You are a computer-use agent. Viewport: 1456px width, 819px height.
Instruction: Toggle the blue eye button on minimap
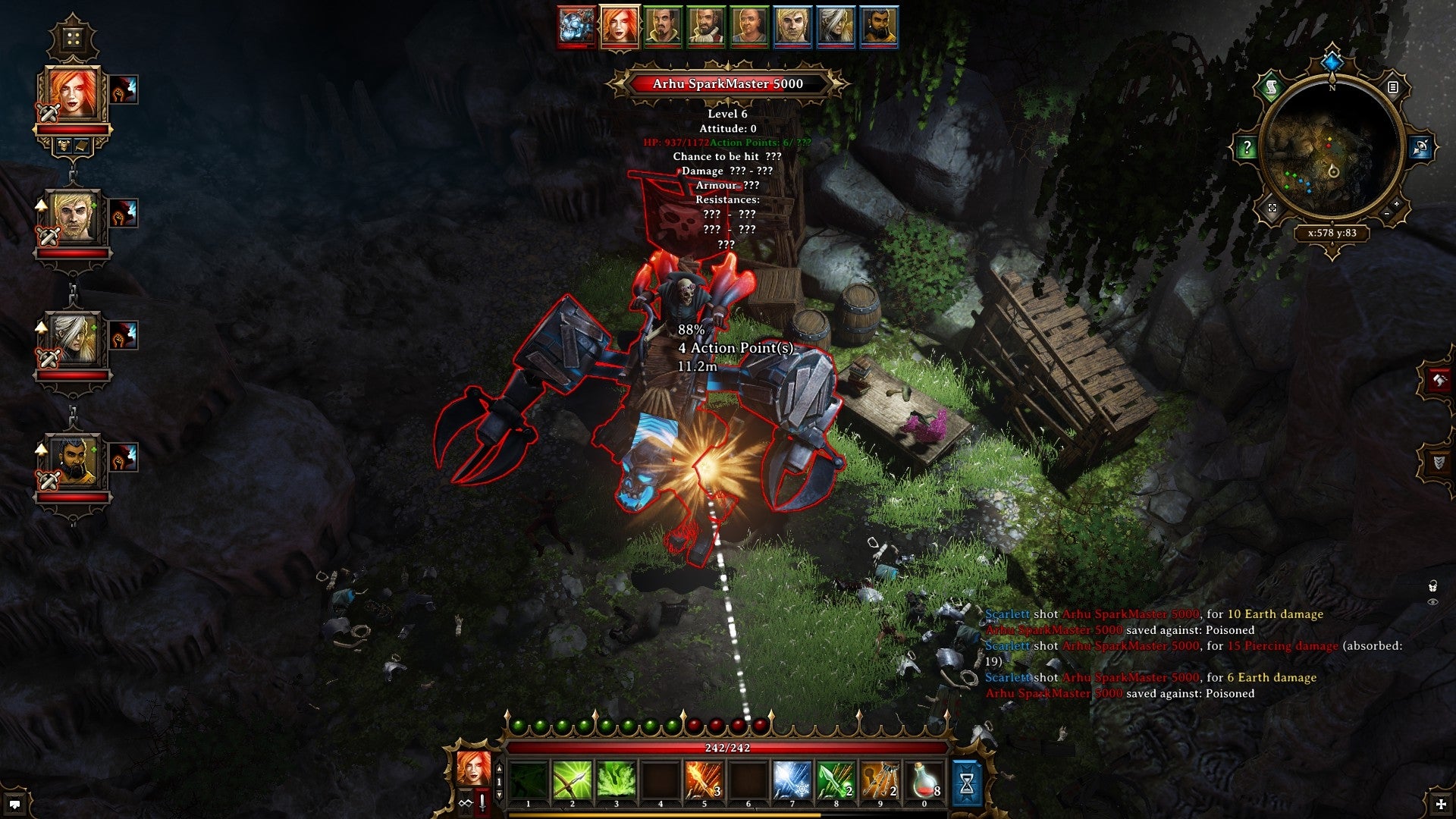click(x=1420, y=148)
